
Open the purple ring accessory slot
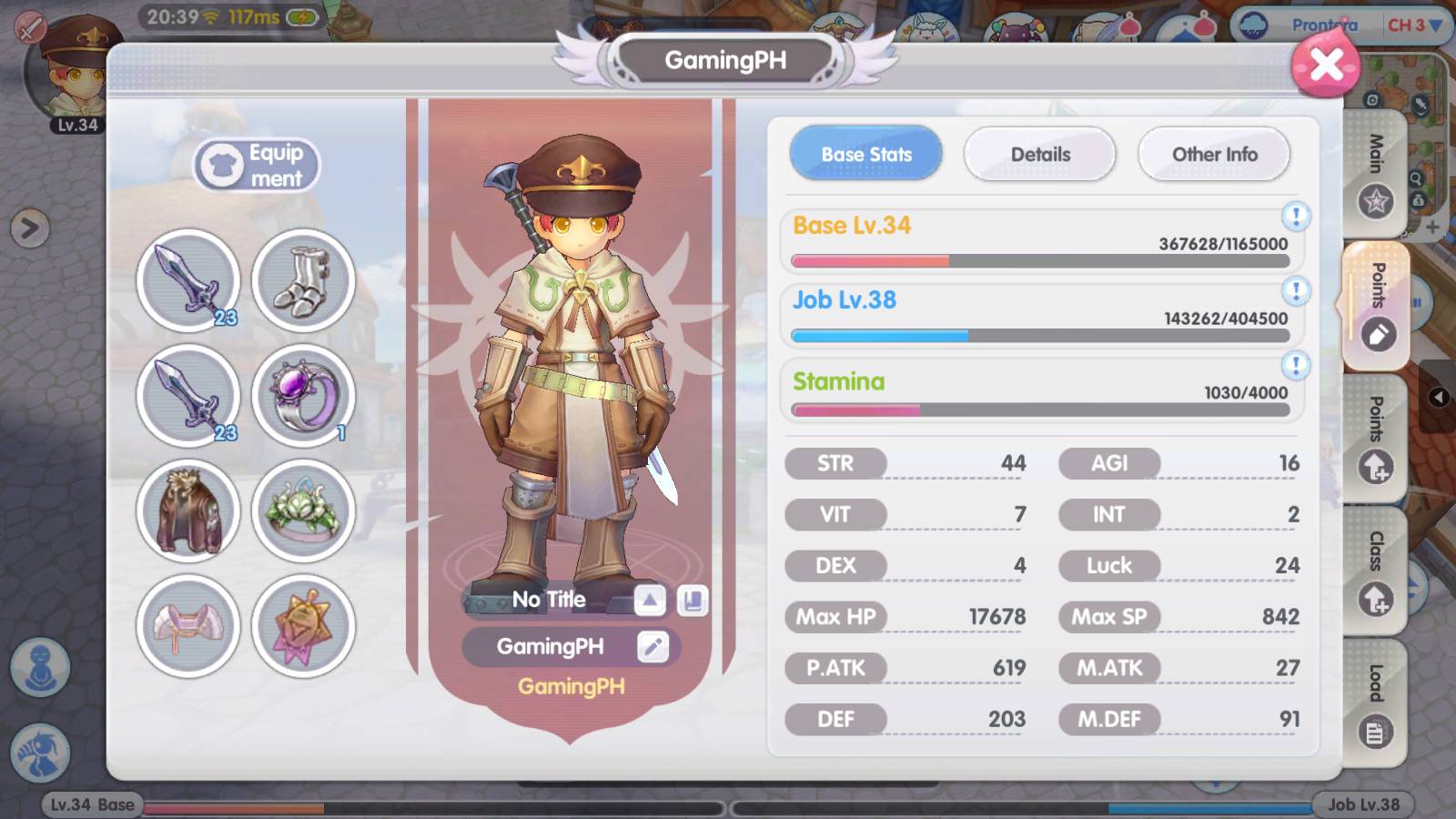tap(304, 397)
